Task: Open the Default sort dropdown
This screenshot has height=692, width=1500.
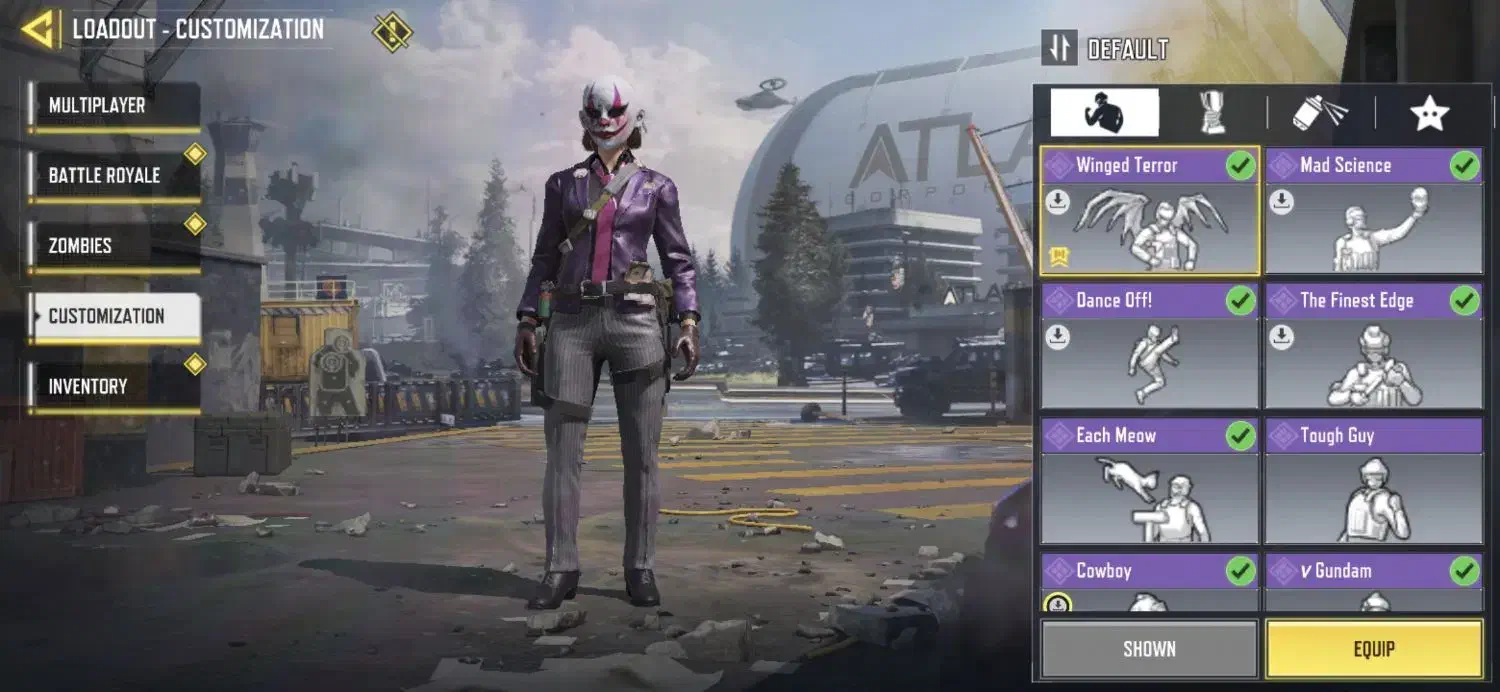Action: [1105, 48]
